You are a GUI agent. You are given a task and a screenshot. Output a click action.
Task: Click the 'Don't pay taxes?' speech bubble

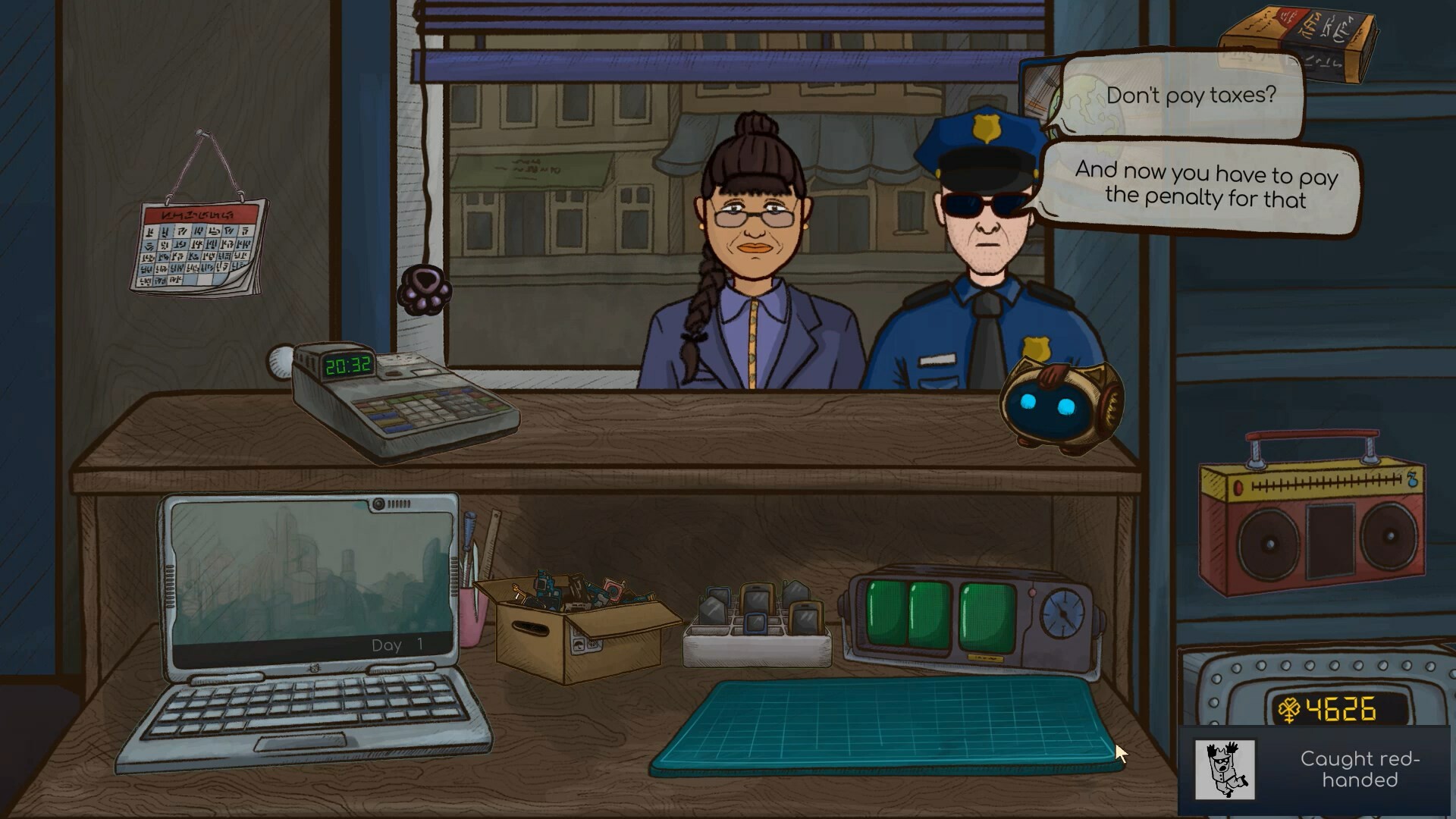pyautogui.click(x=1191, y=96)
